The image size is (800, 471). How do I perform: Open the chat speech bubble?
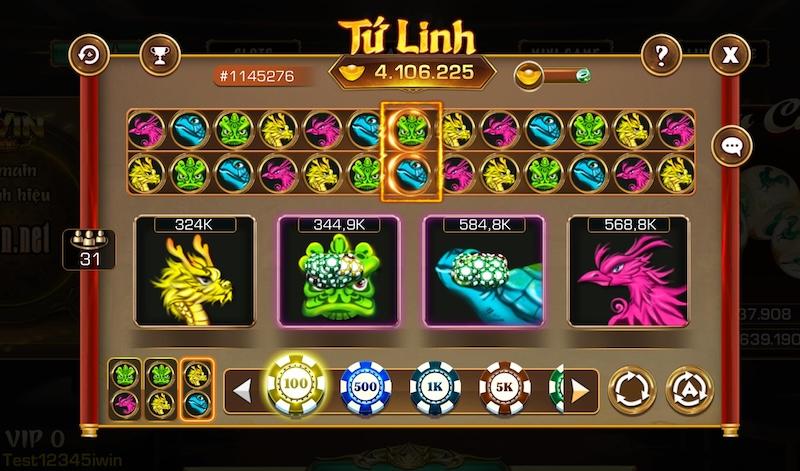(731, 146)
